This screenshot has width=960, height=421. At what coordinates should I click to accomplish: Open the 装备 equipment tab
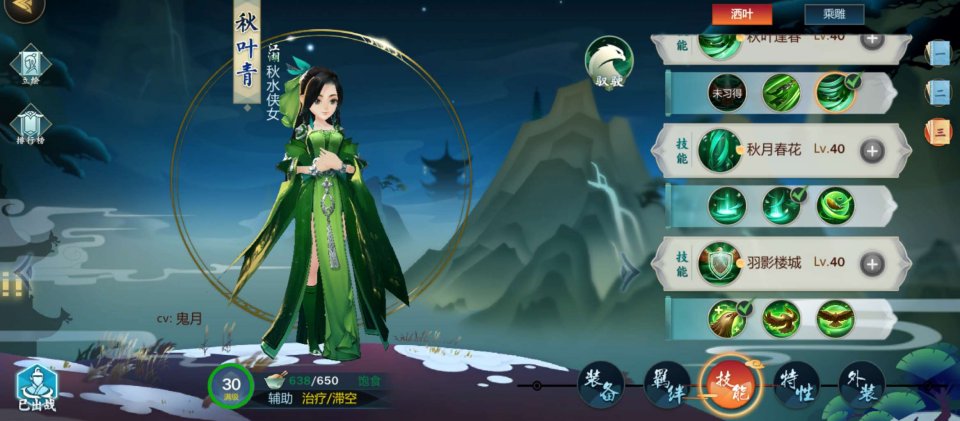(601, 385)
